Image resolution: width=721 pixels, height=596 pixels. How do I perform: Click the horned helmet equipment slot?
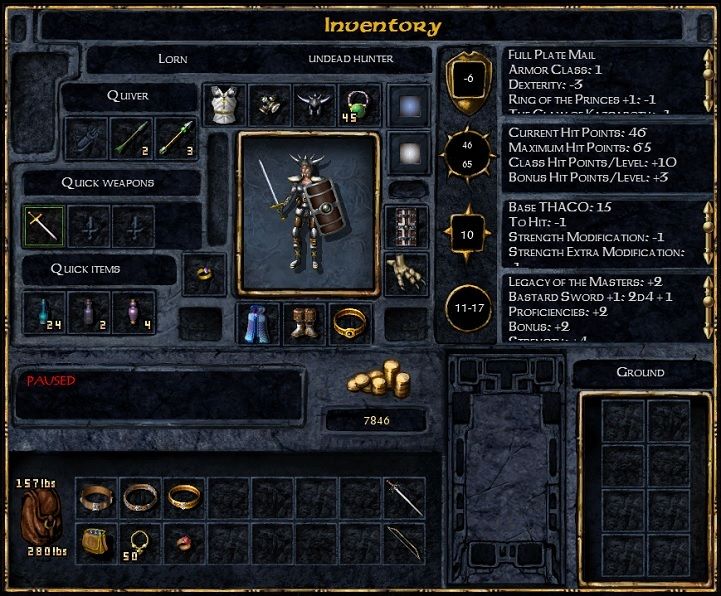(x=312, y=104)
